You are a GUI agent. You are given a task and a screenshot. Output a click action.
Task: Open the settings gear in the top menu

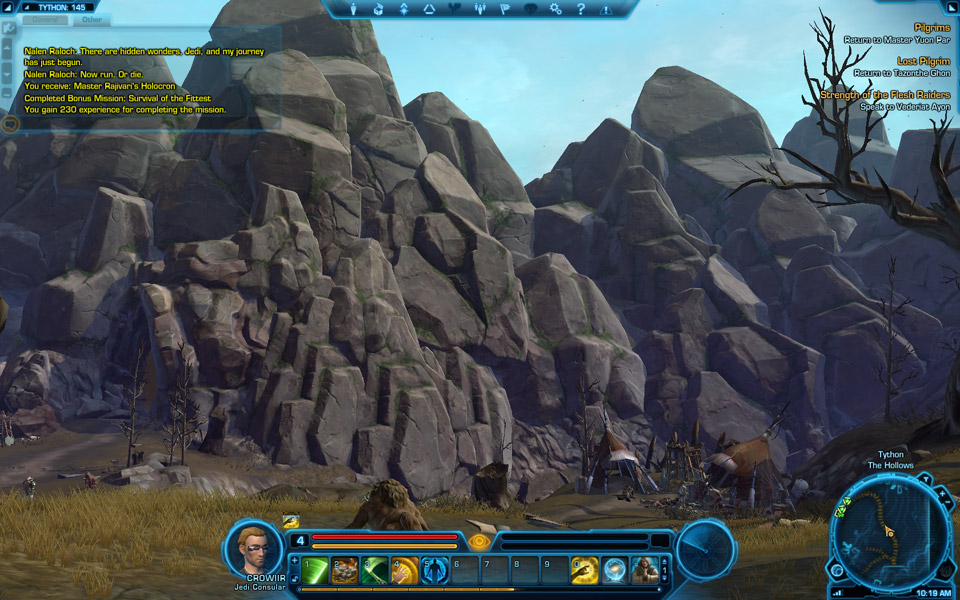pyautogui.click(x=555, y=9)
